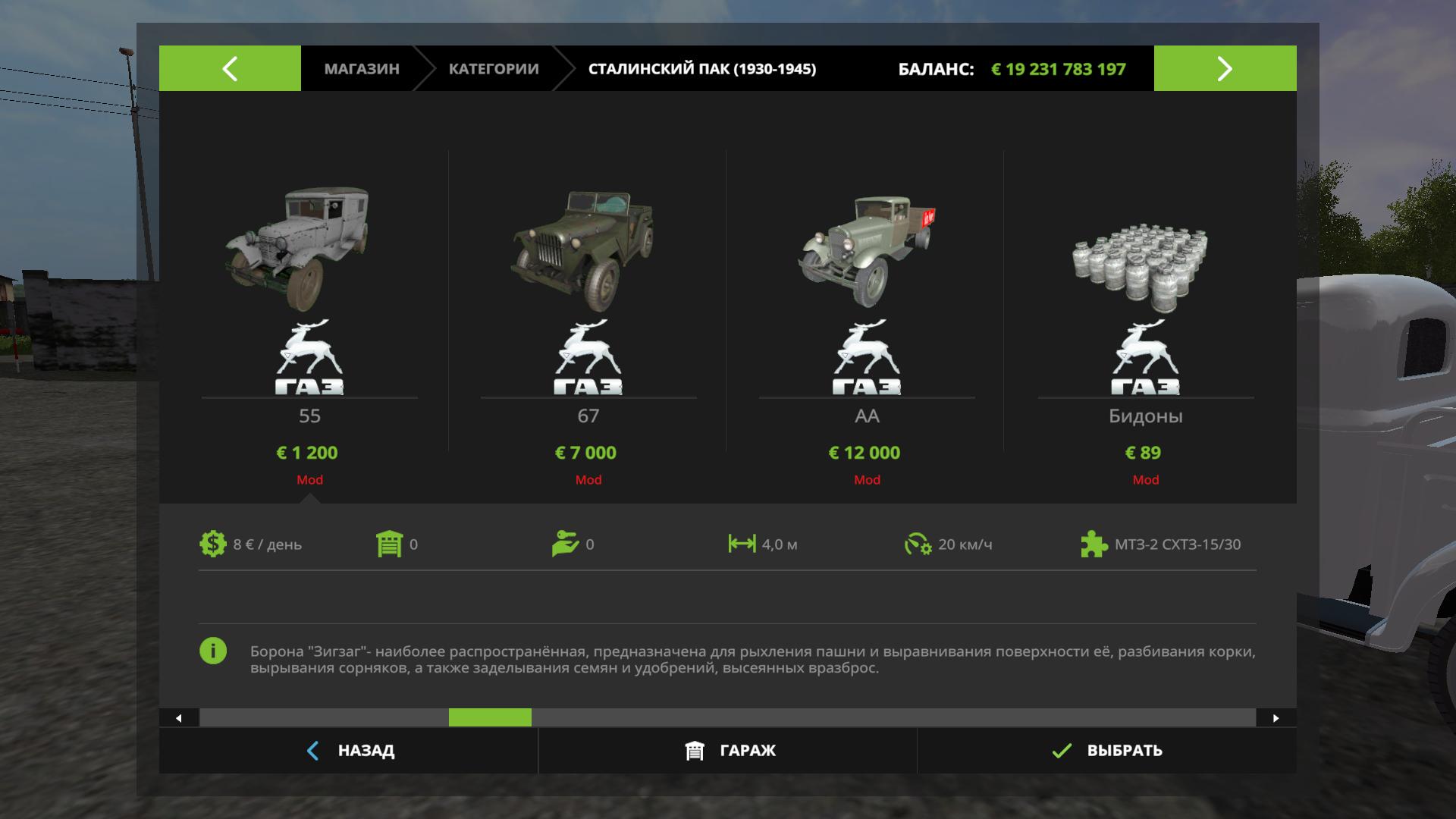The height and width of the screenshot is (819, 1456).
Task: Click the scrollbar's right arrow
Action: click(x=1276, y=718)
